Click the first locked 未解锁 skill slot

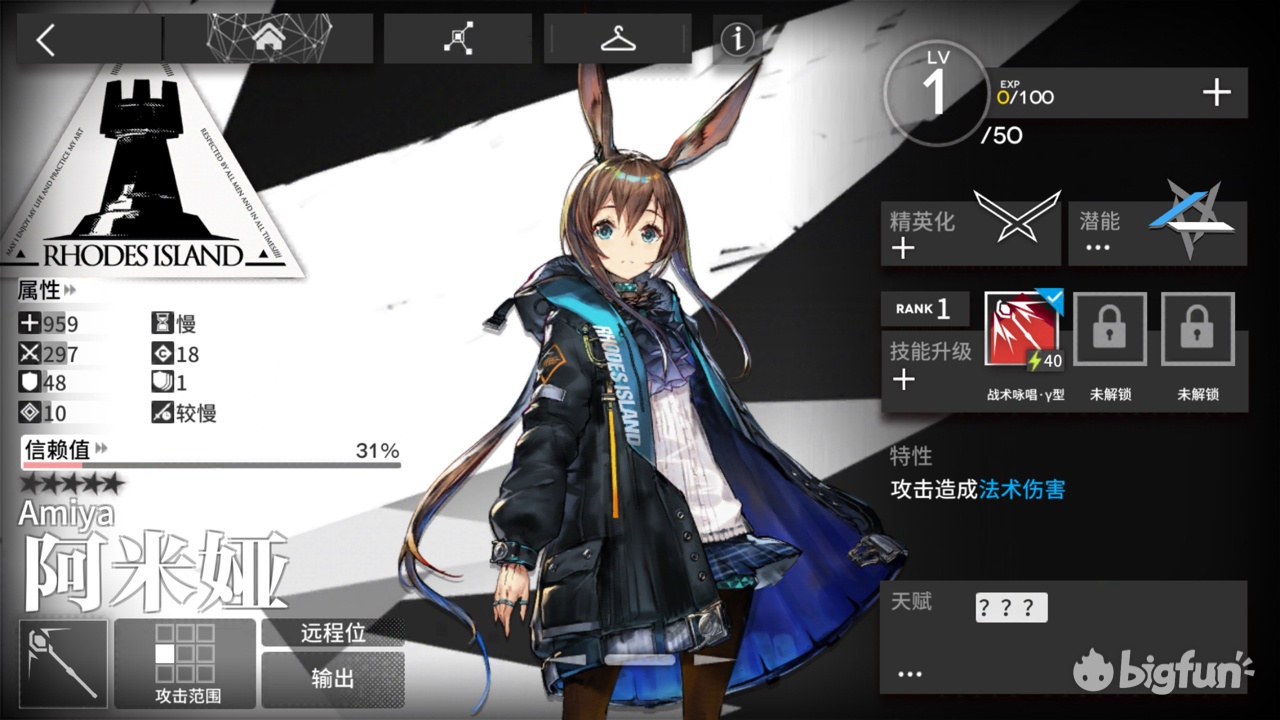pyautogui.click(x=1110, y=330)
